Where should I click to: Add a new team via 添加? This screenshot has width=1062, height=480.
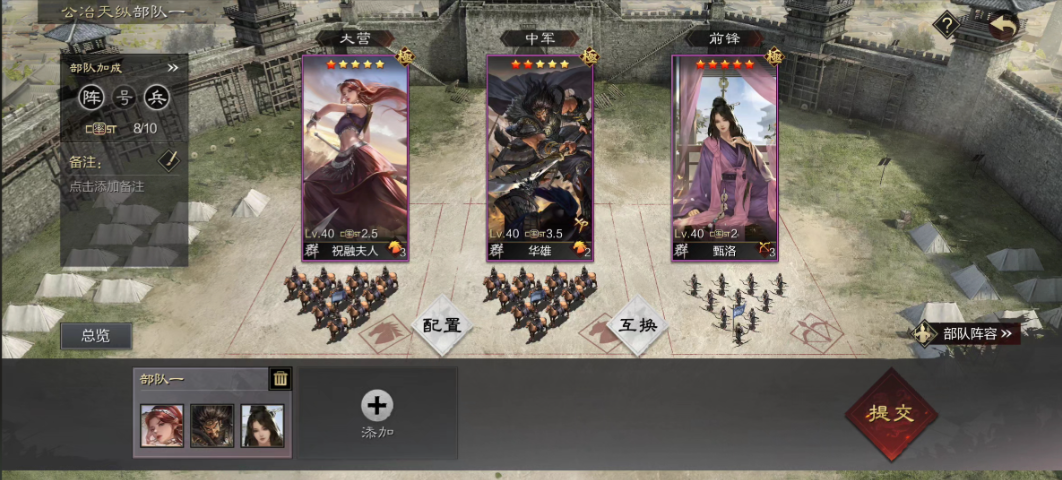[x=377, y=413]
